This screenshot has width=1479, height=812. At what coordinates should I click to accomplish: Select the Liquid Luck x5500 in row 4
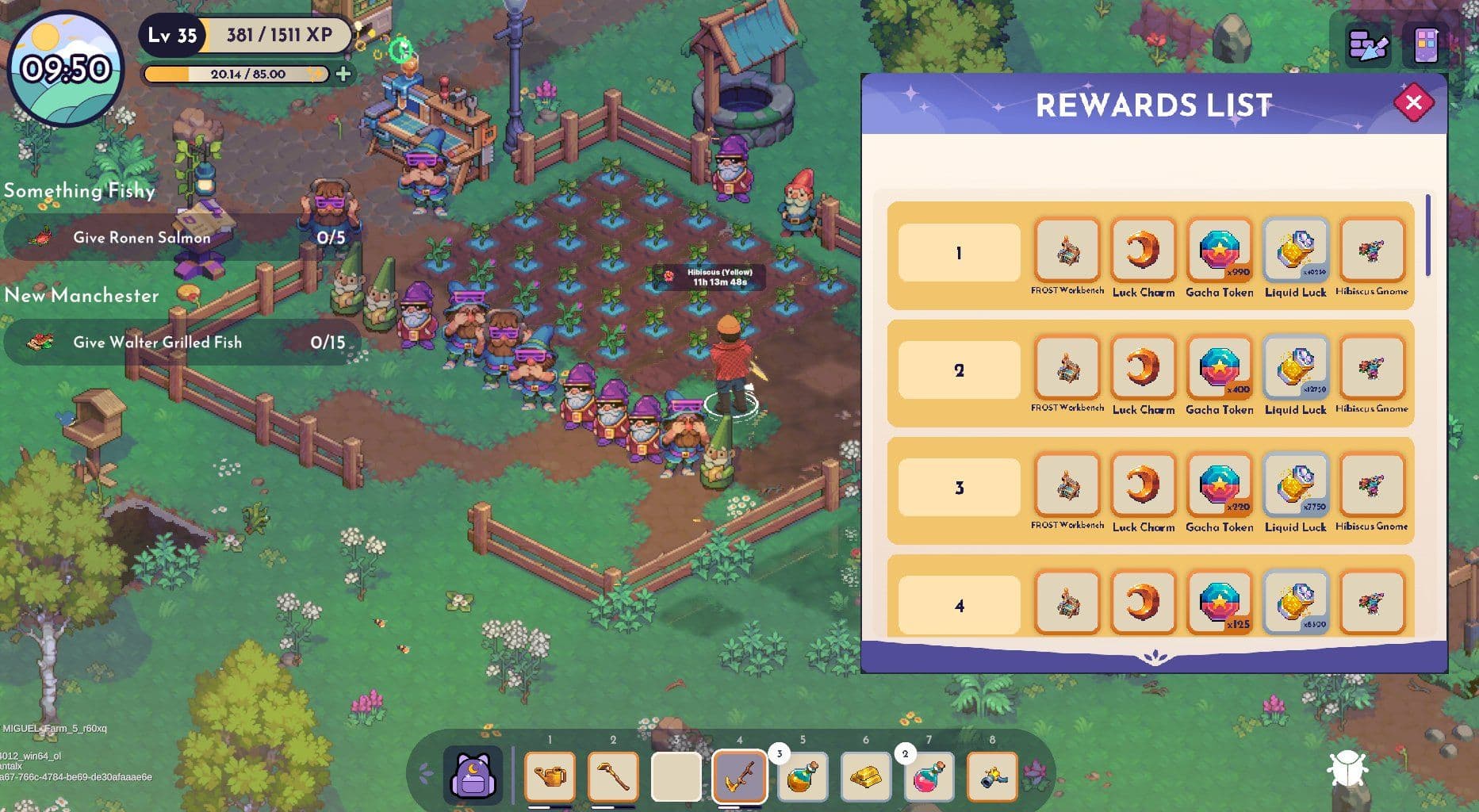(1295, 601)
